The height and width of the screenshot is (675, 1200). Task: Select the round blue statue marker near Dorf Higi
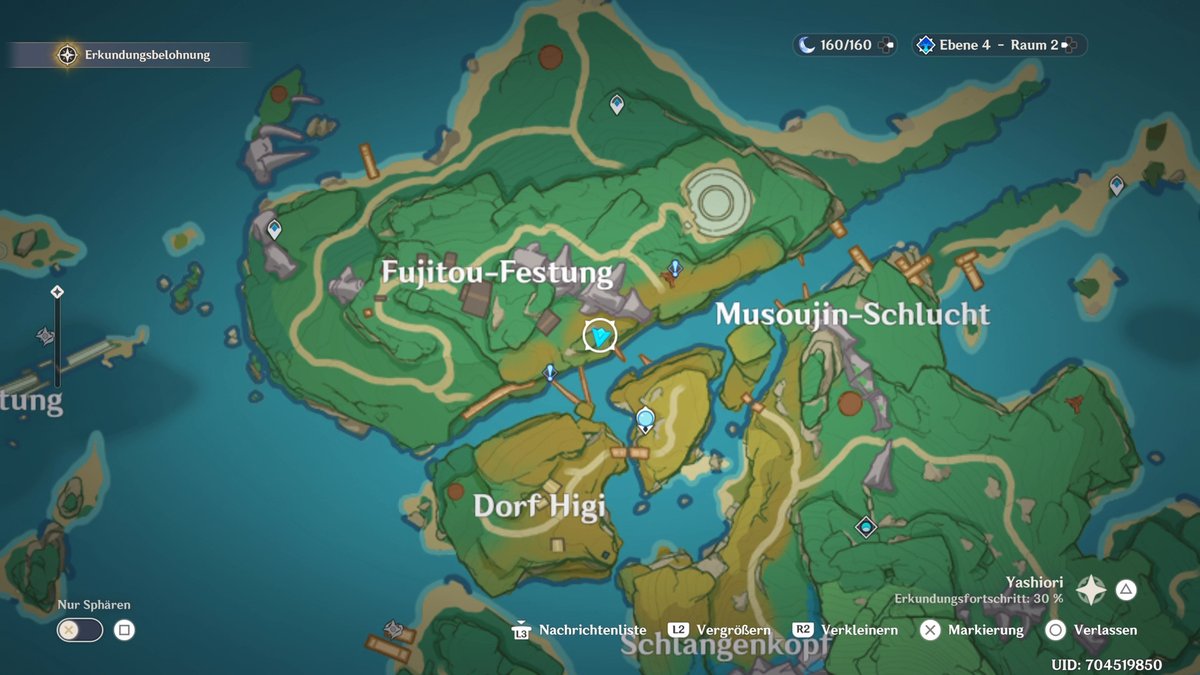[x=646, y=420]
